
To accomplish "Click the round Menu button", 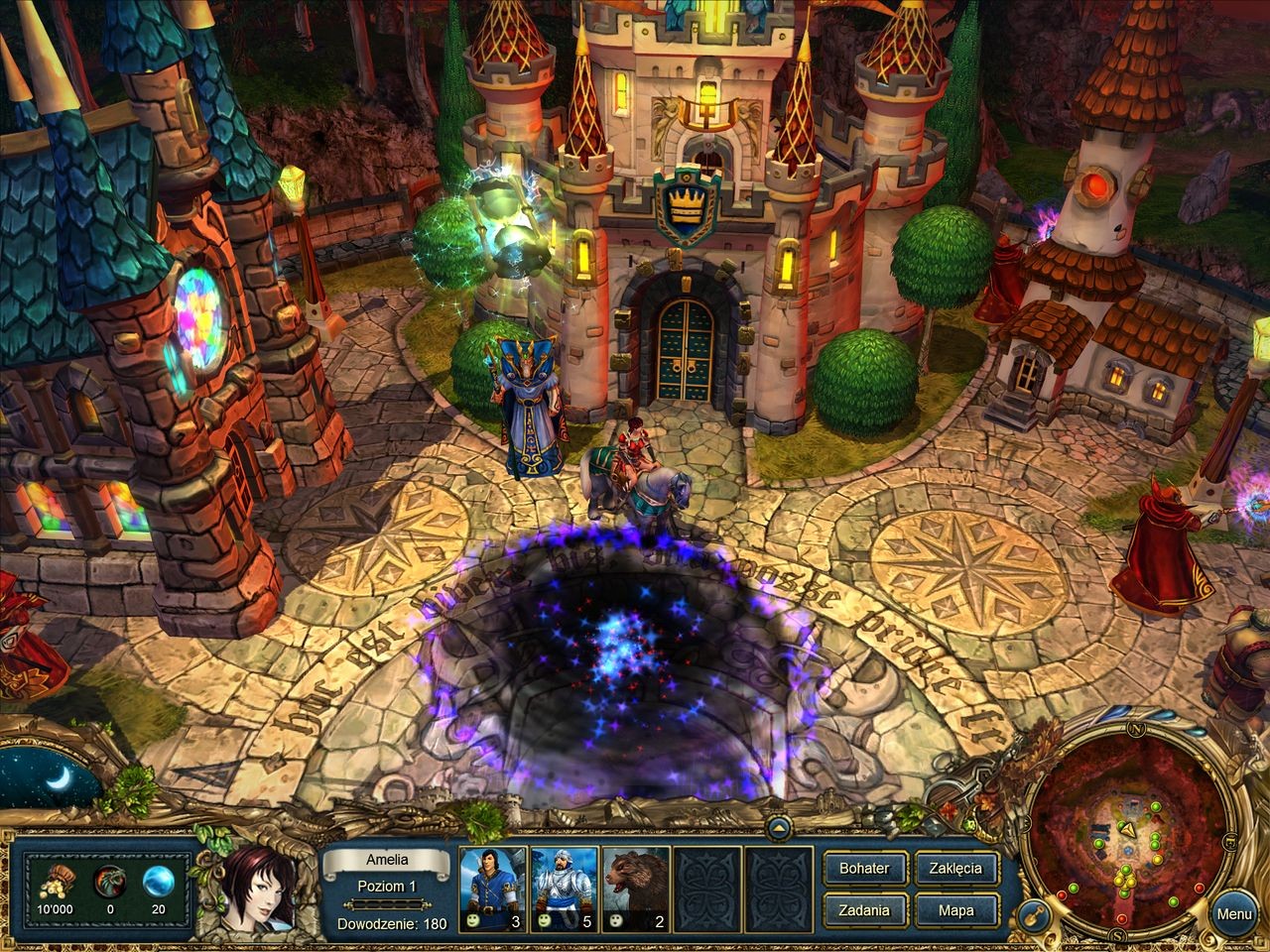I will point(1233,914).
